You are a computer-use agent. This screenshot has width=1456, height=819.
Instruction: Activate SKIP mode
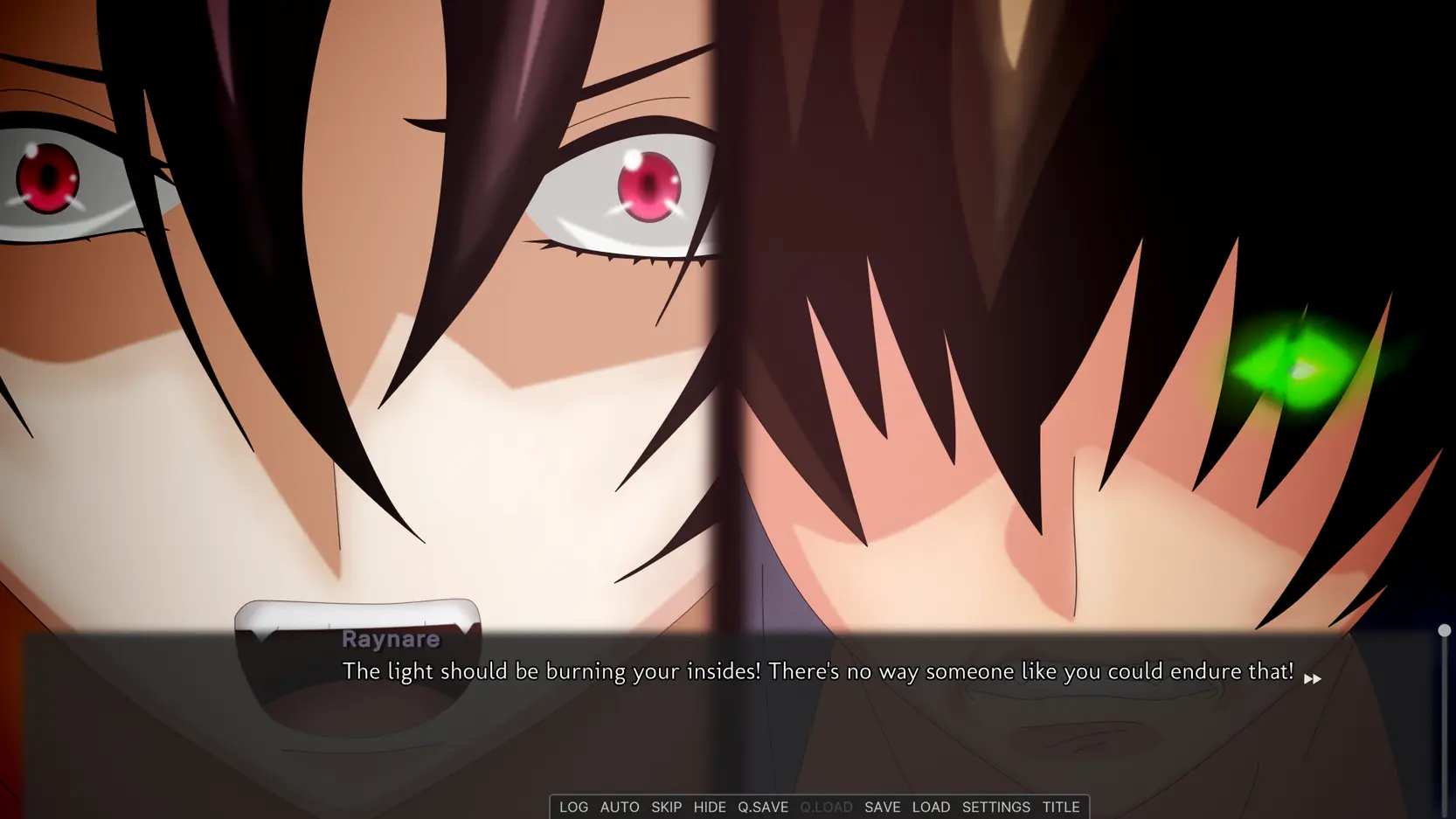[x=666, y=807]
